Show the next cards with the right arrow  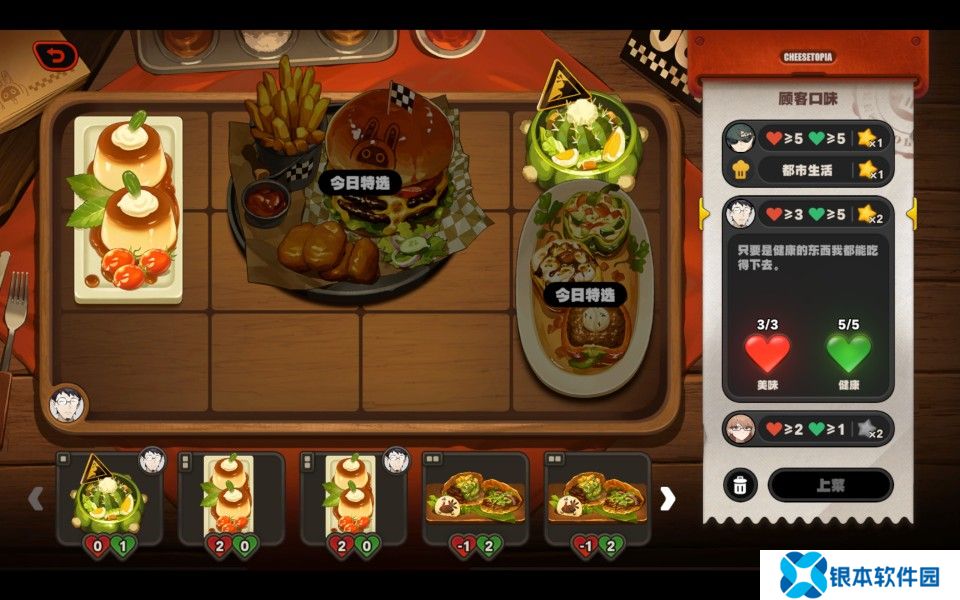(667, 498)
